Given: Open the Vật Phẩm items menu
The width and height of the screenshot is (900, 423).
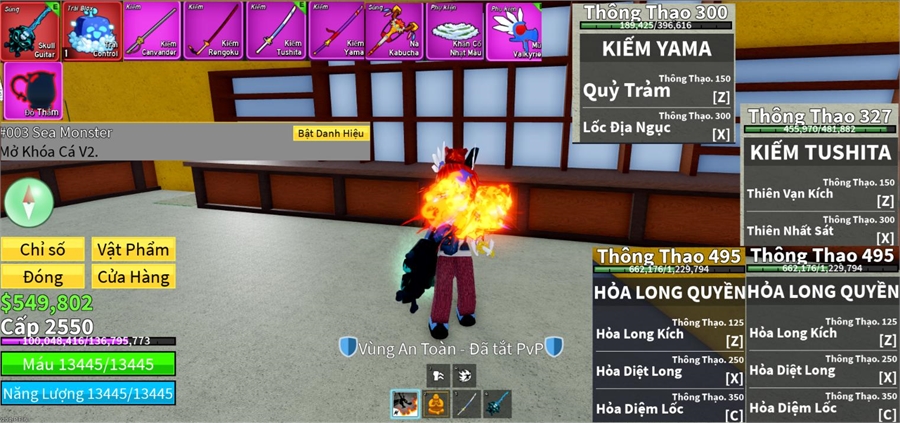Looking at the screenshot, I should pyautogui.click(x=132, y=248).
